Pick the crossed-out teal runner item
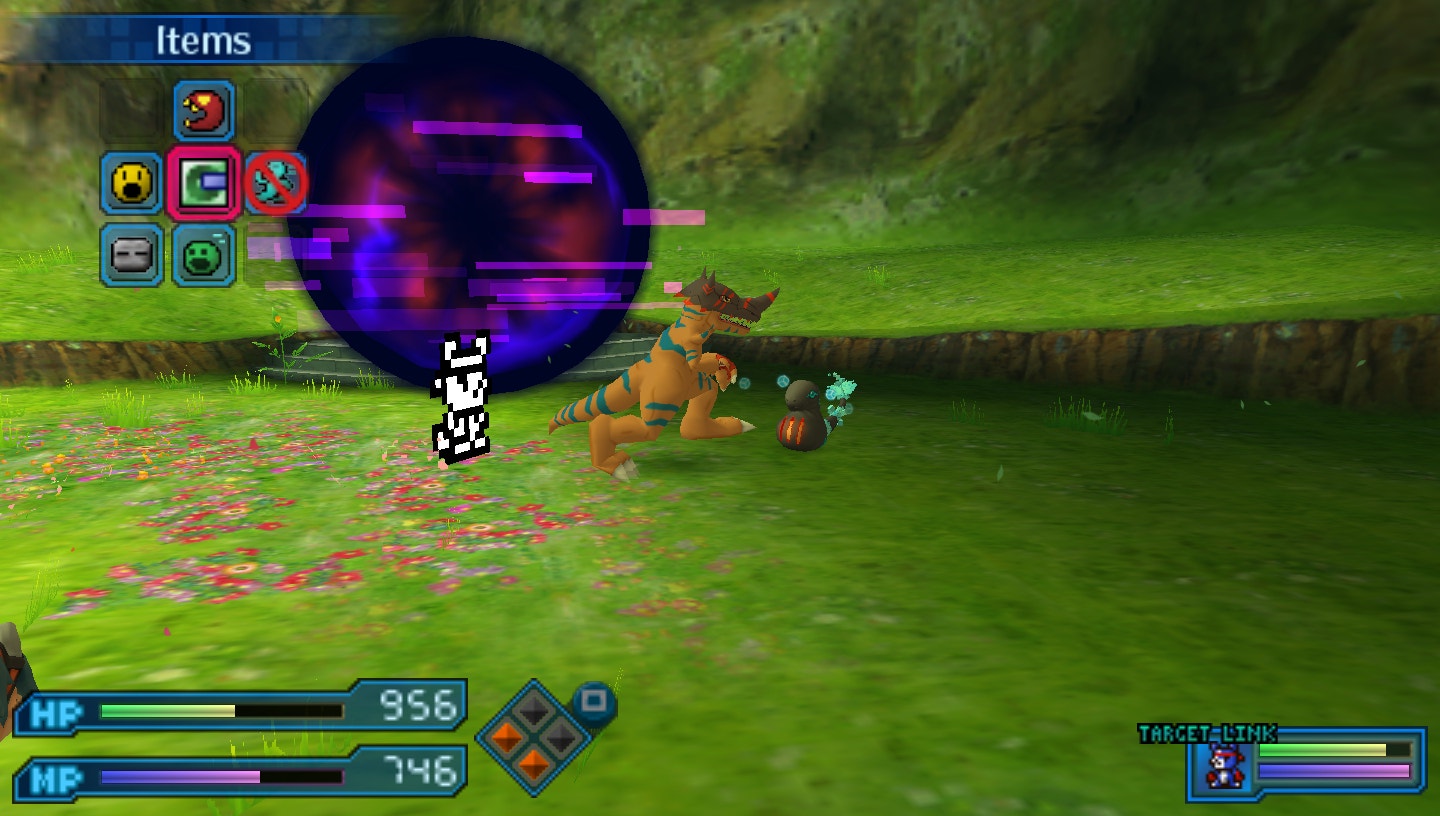1440x816 pixels. click(276, 183)
